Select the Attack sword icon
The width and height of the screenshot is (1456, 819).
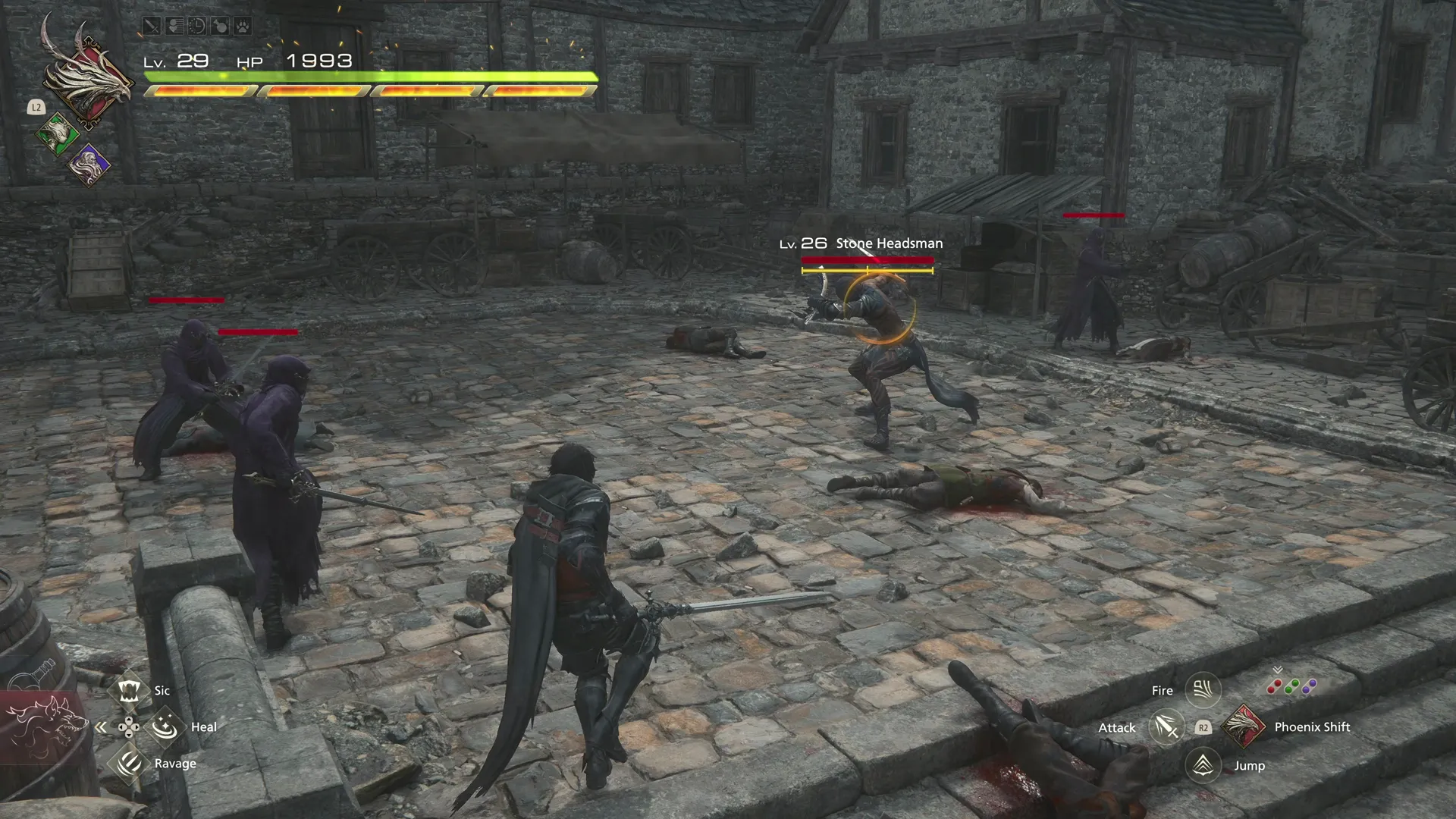(1166, 726)
